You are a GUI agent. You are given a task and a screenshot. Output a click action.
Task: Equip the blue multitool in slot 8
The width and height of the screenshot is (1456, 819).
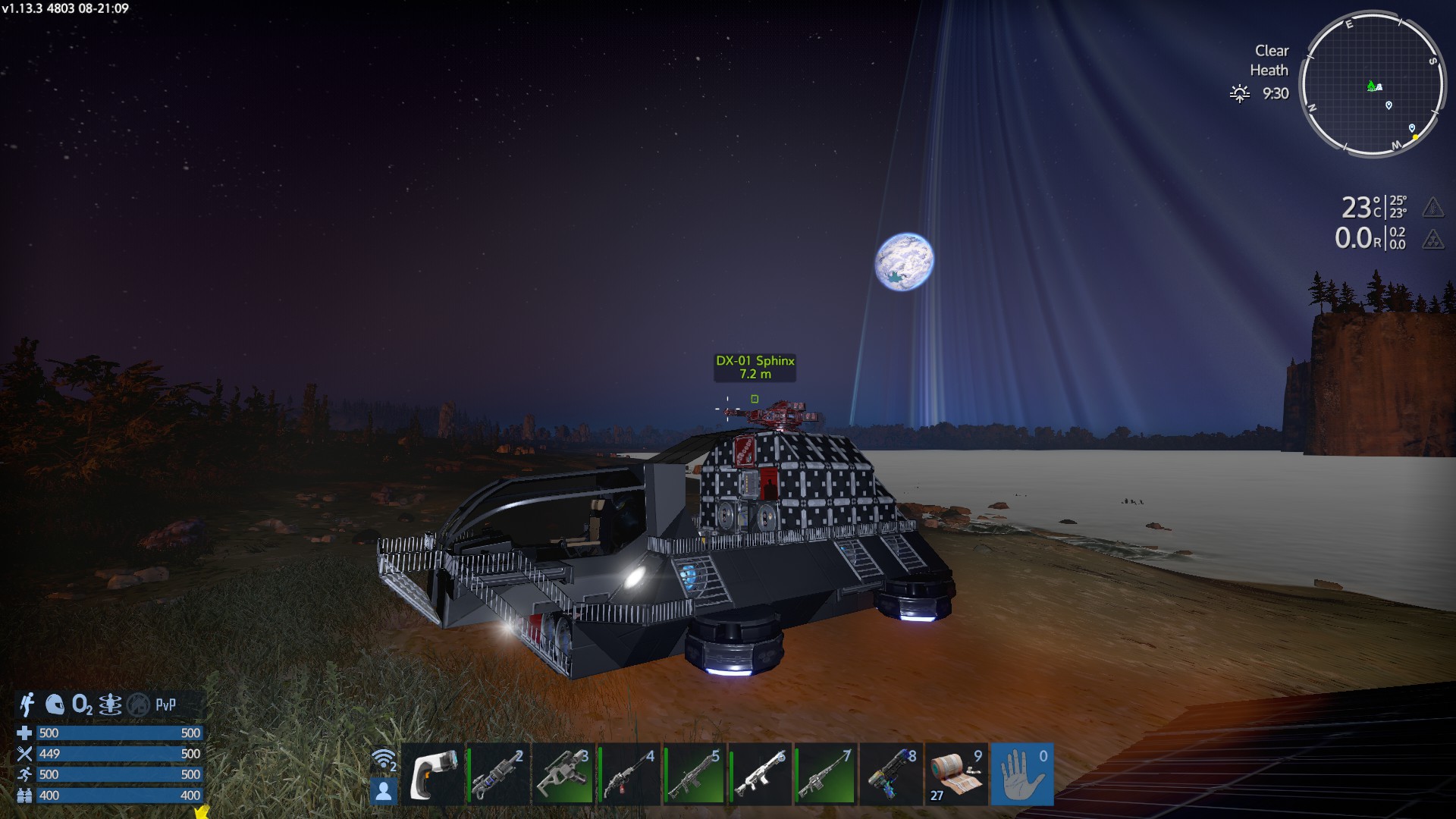[x=891, y=774]
